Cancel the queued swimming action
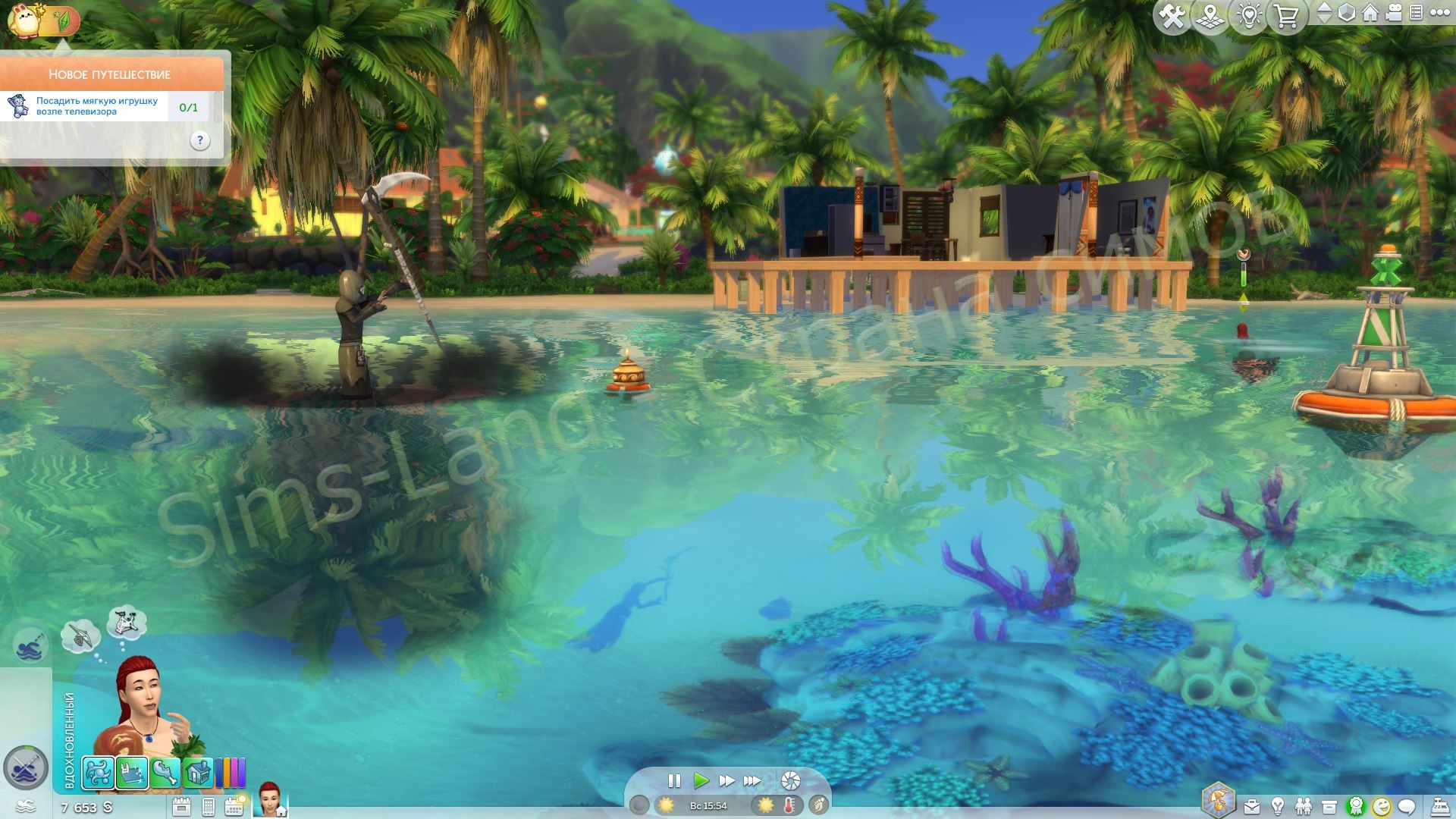Image resolution: width=1456 pixels, height=819 pixels. 30,646
